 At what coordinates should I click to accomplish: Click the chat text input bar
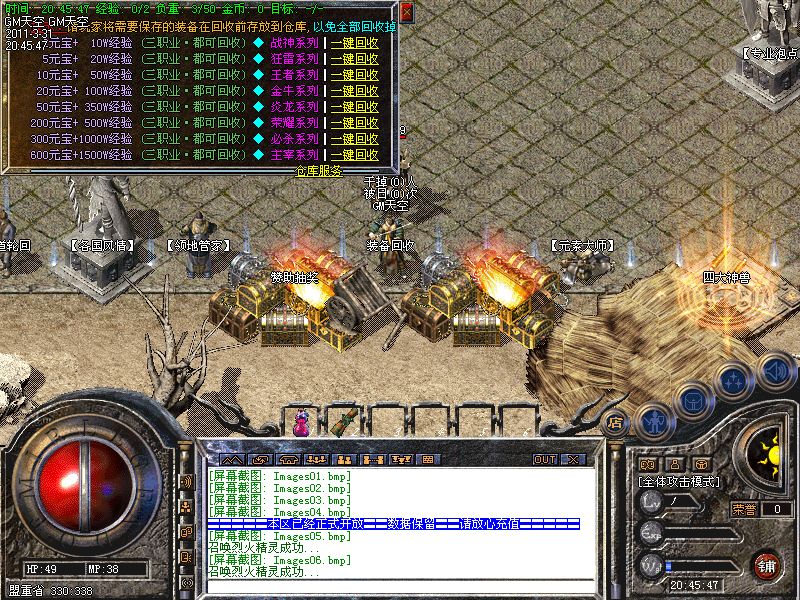click(x=400, y=585)
